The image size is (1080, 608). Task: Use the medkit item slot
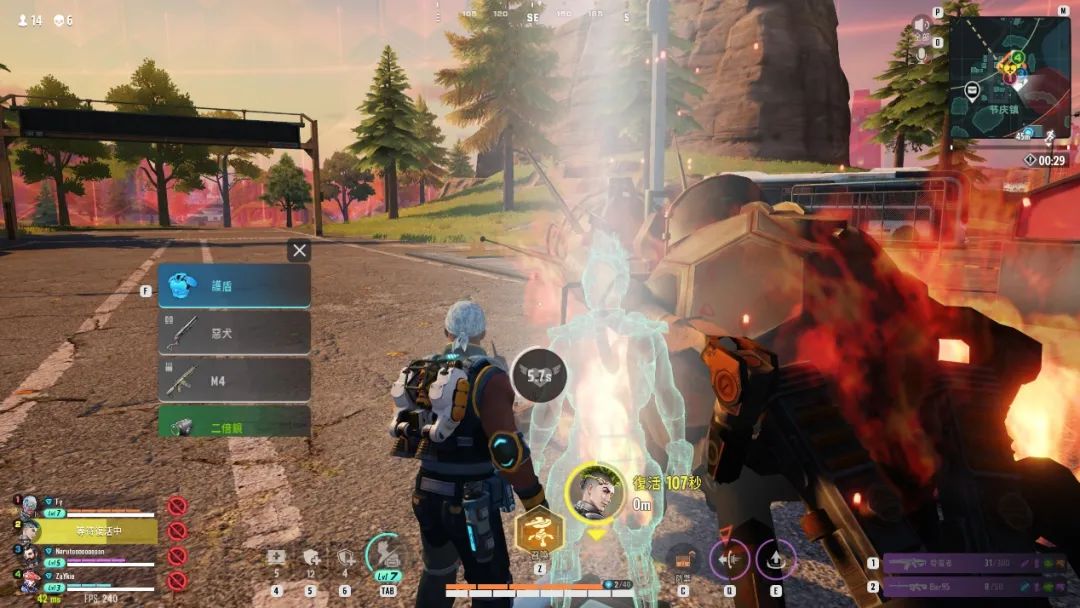coord(277,559)
